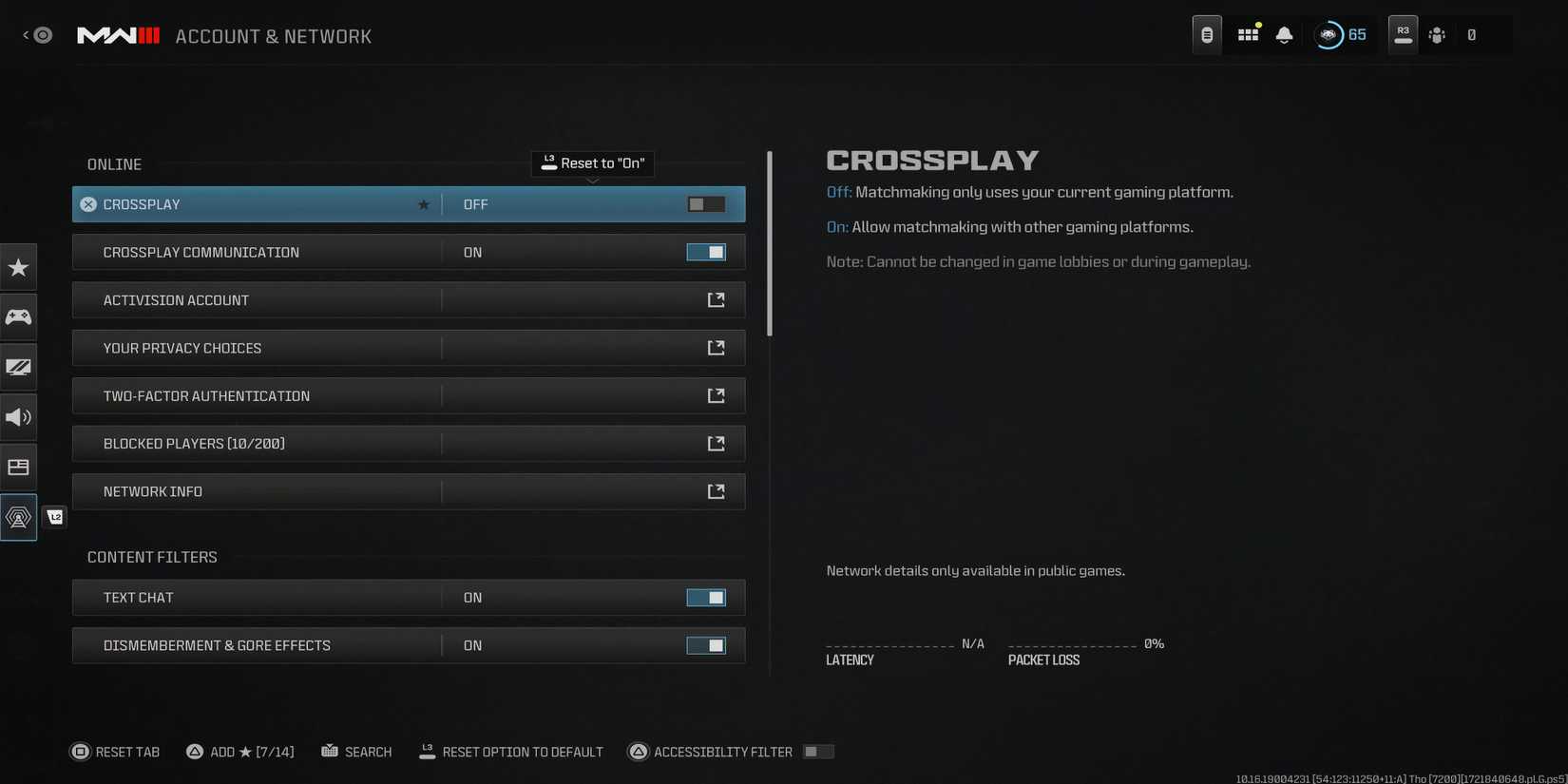This screenshot has width=1568, height=784.
Task: Open the notifications bell
Action: [1284, 33]
